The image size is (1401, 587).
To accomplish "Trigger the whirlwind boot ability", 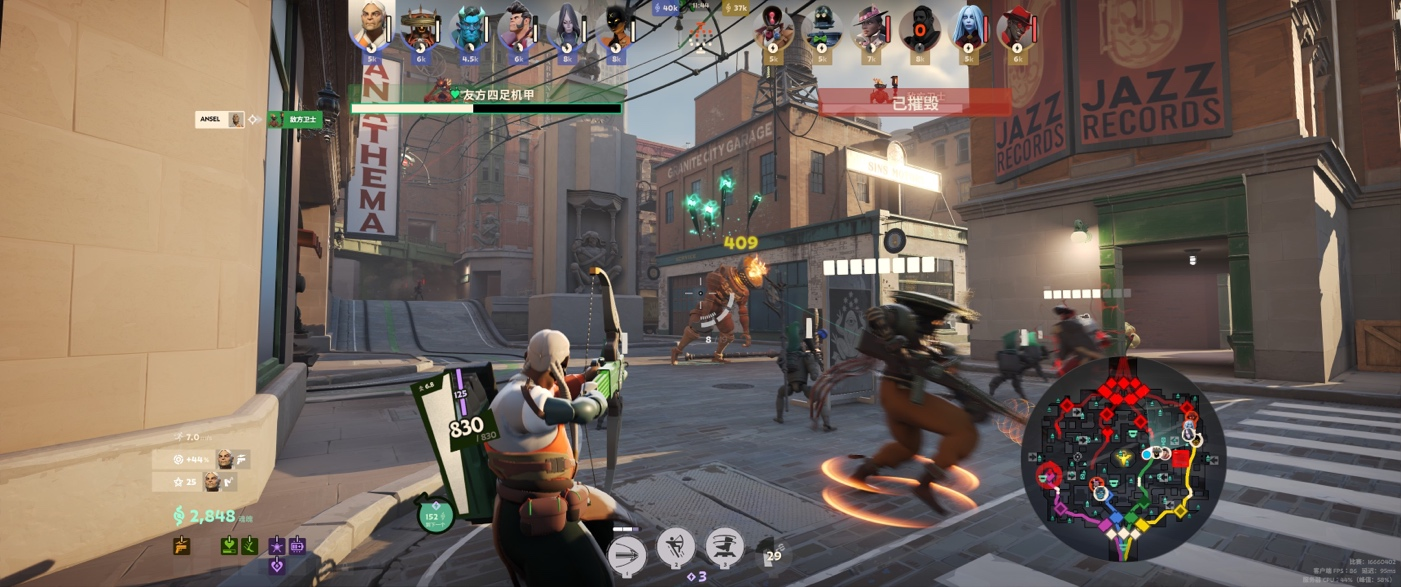I will point(724,547).
